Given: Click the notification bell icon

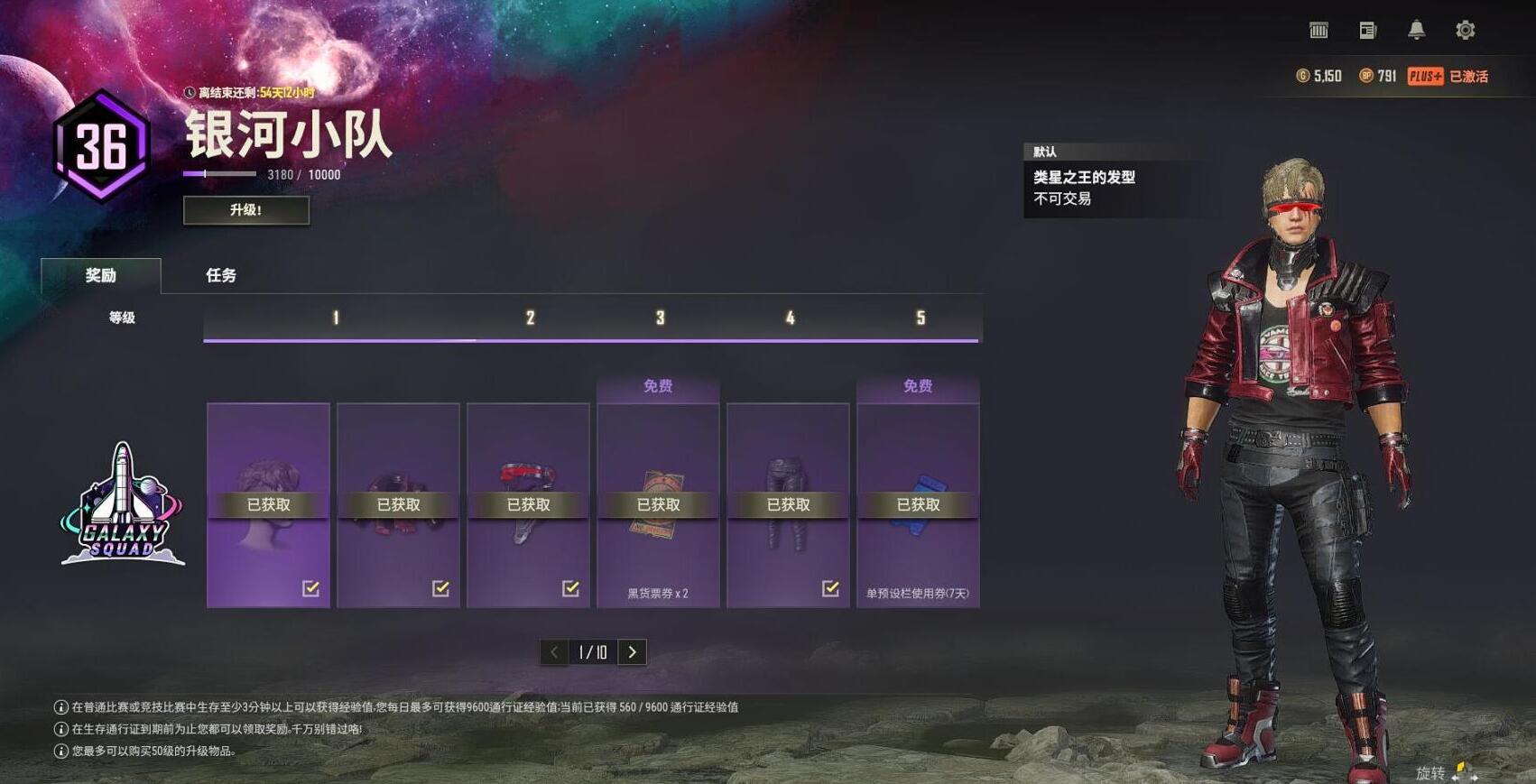Looking at the screenshot, I should click(x=1418, y=29).
